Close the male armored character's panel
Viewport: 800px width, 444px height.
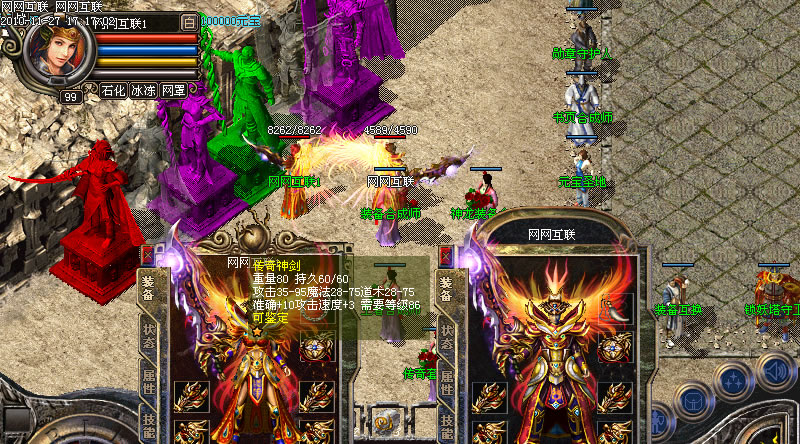447,255
